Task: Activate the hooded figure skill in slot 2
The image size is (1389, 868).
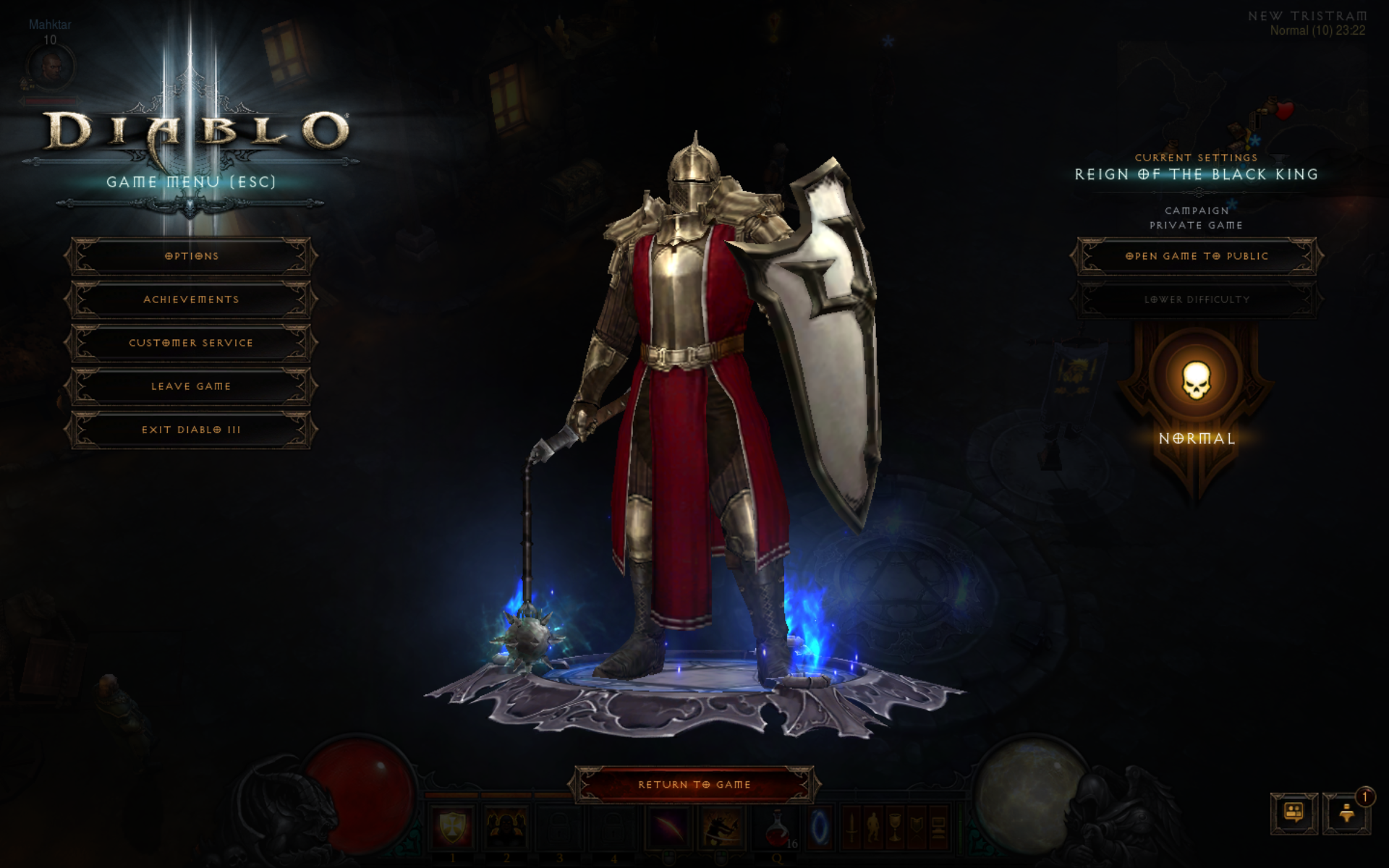Action: 506,827
